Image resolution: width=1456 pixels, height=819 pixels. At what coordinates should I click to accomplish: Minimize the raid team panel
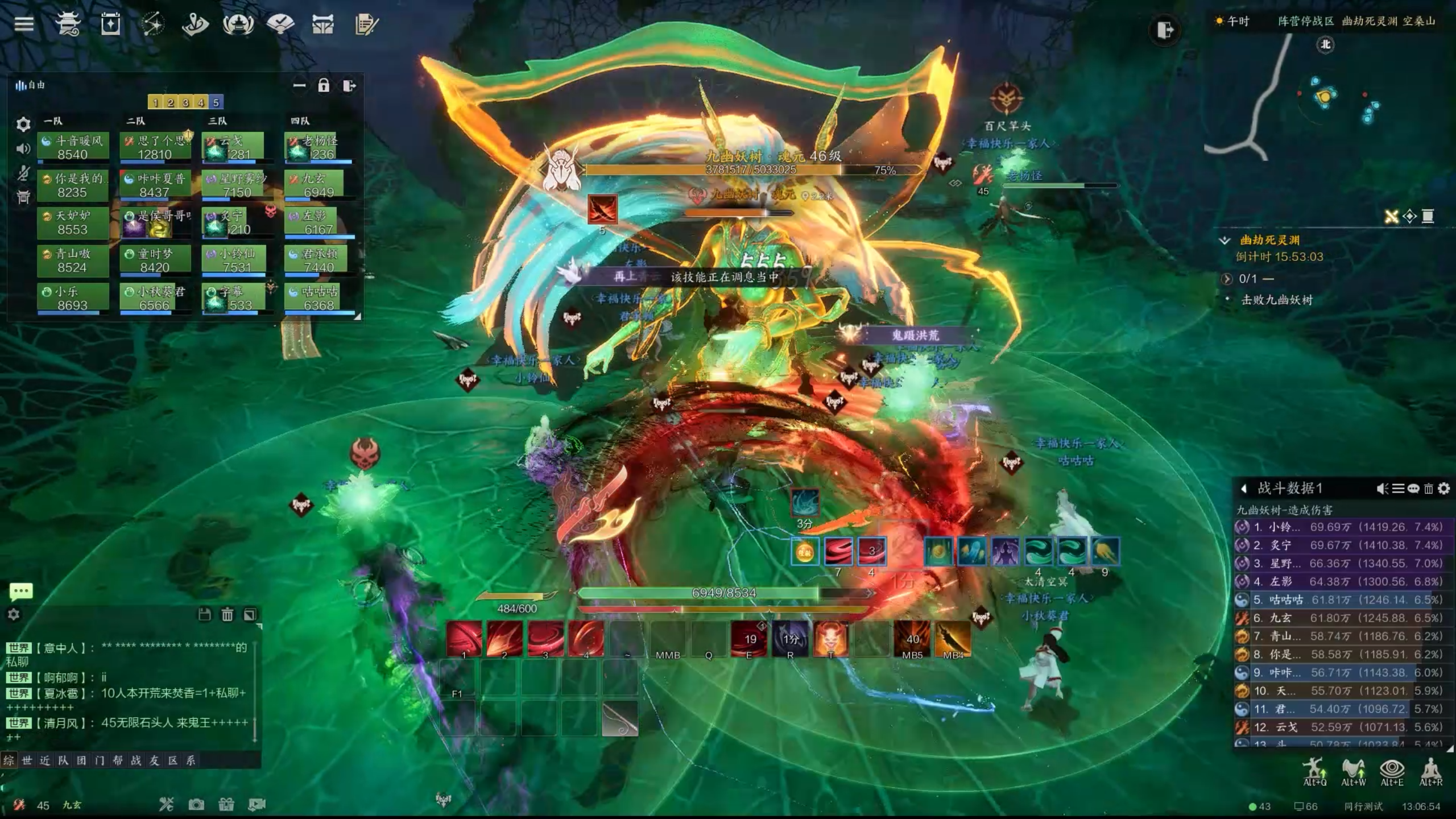click(x=299, y=86)
